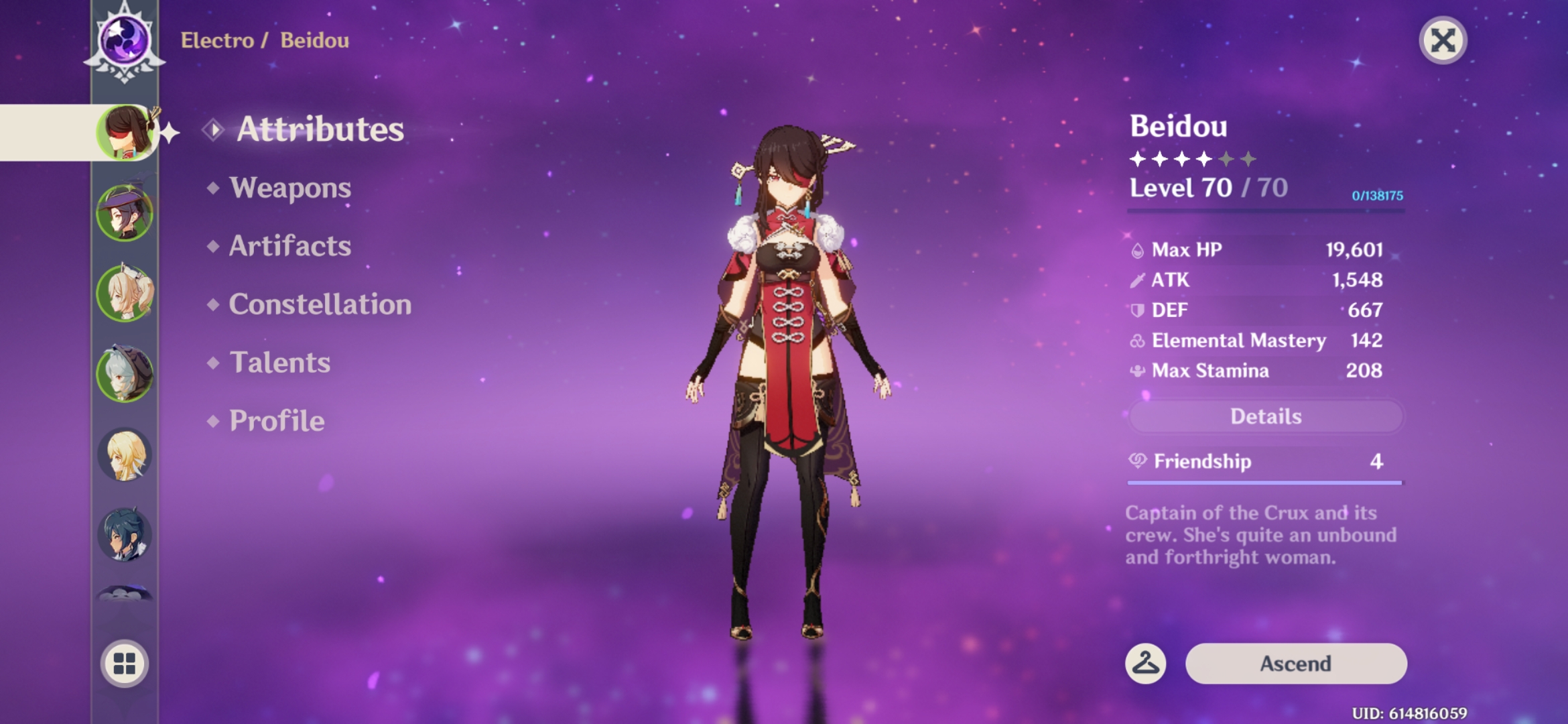Click the Elemental Mastery icon
The image size is (1568, 724).
point(1137,340)
